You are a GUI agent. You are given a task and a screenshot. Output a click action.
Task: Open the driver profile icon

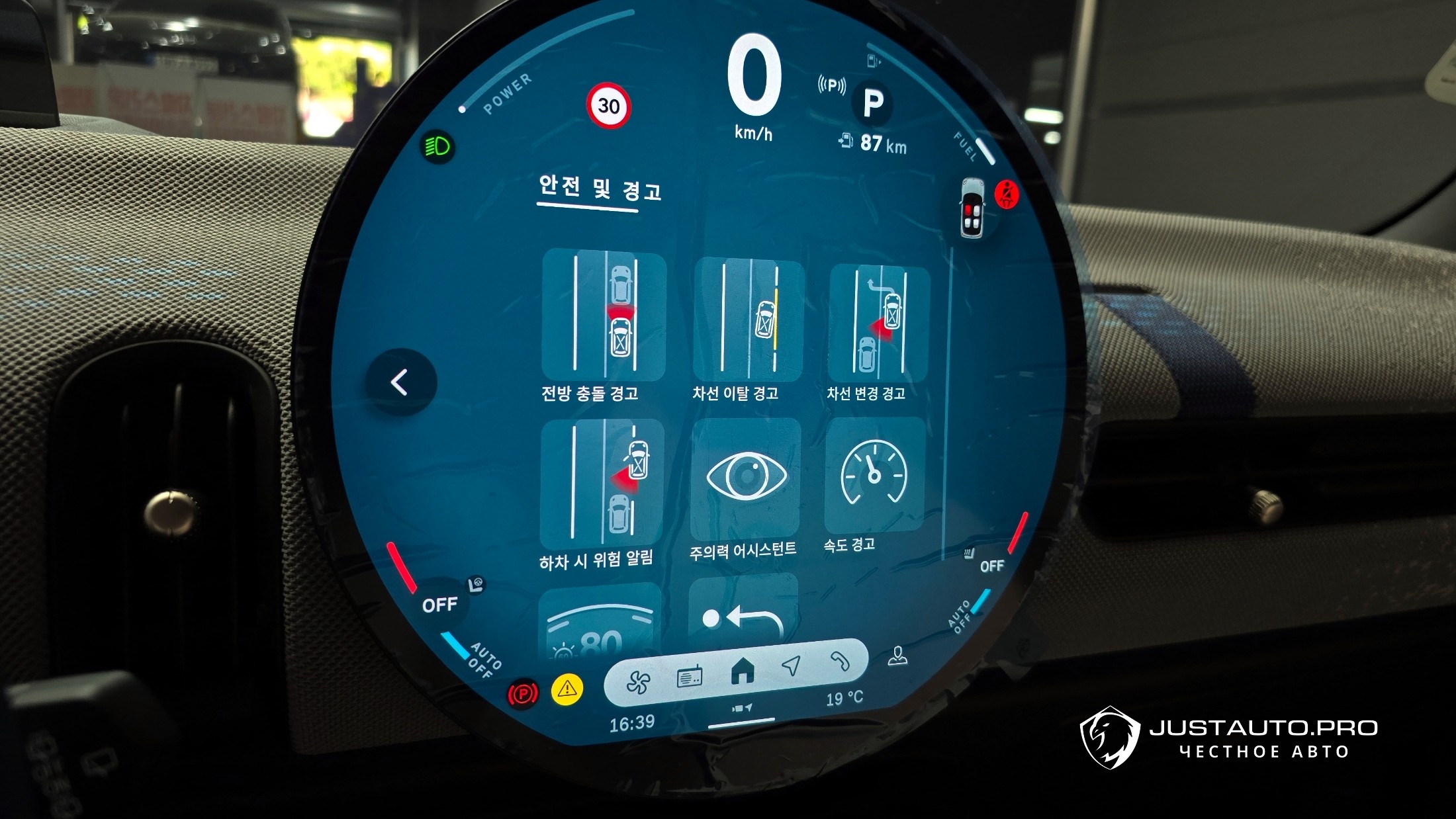[x=897, y=656]
